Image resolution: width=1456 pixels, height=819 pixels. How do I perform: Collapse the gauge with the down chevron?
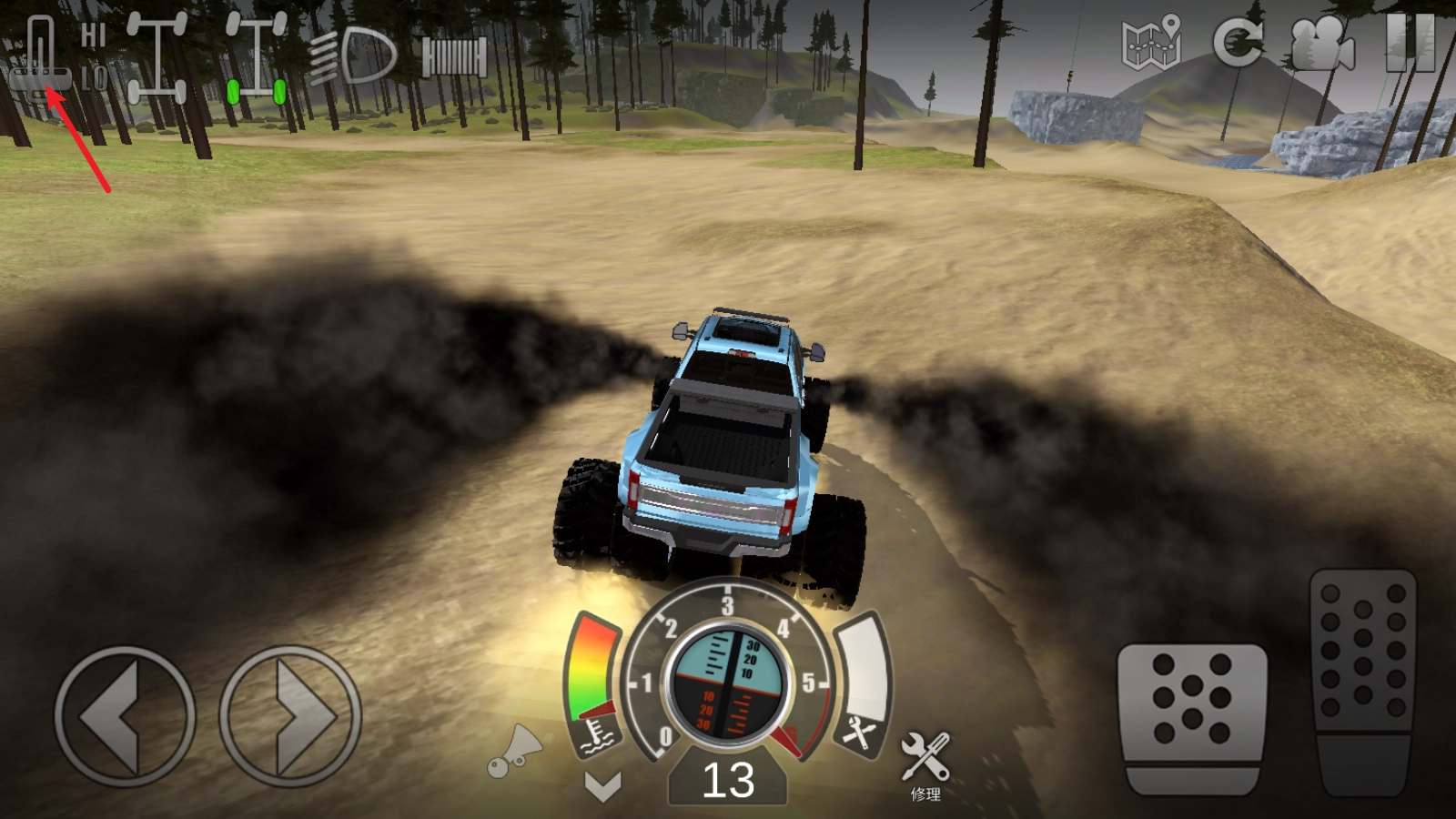tap(602, 785)
